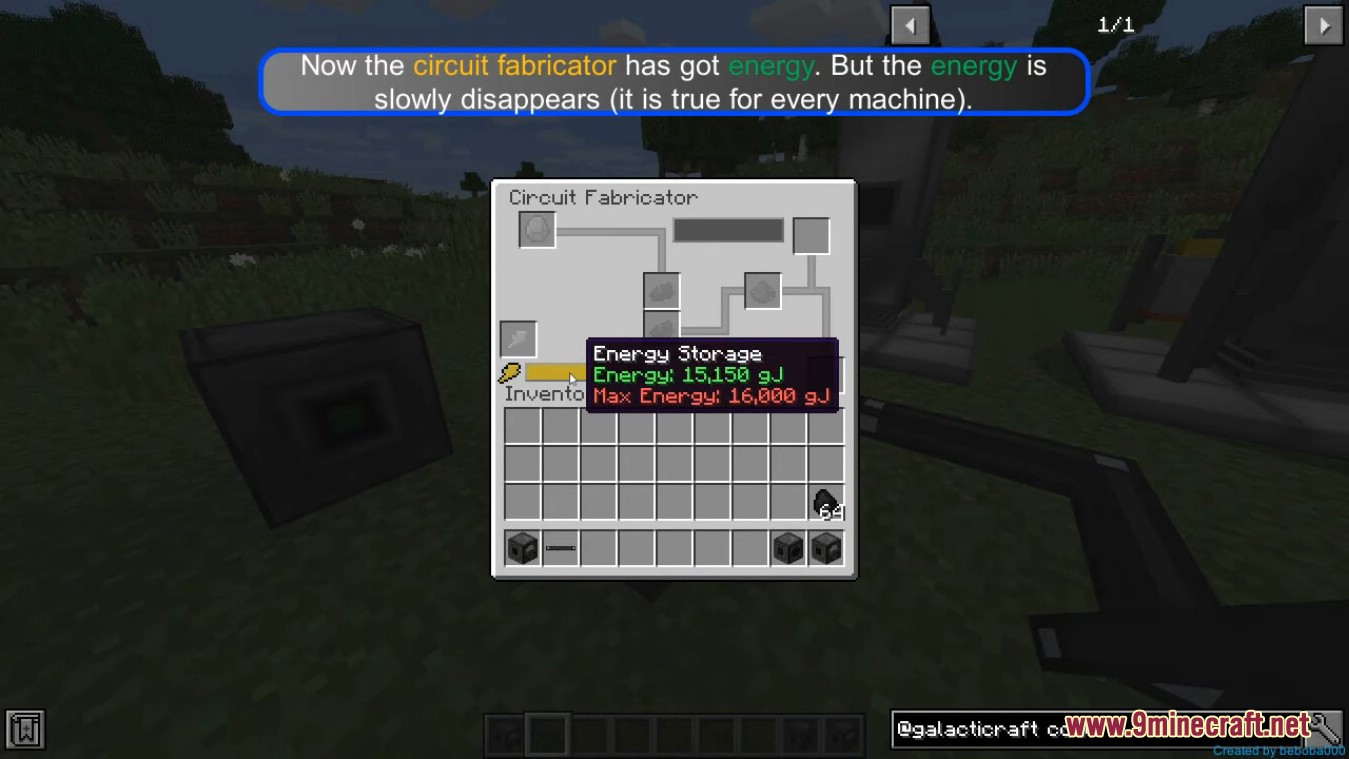Select the redstone dust slot icon
1349x759 pixels.
pos(763,290)
